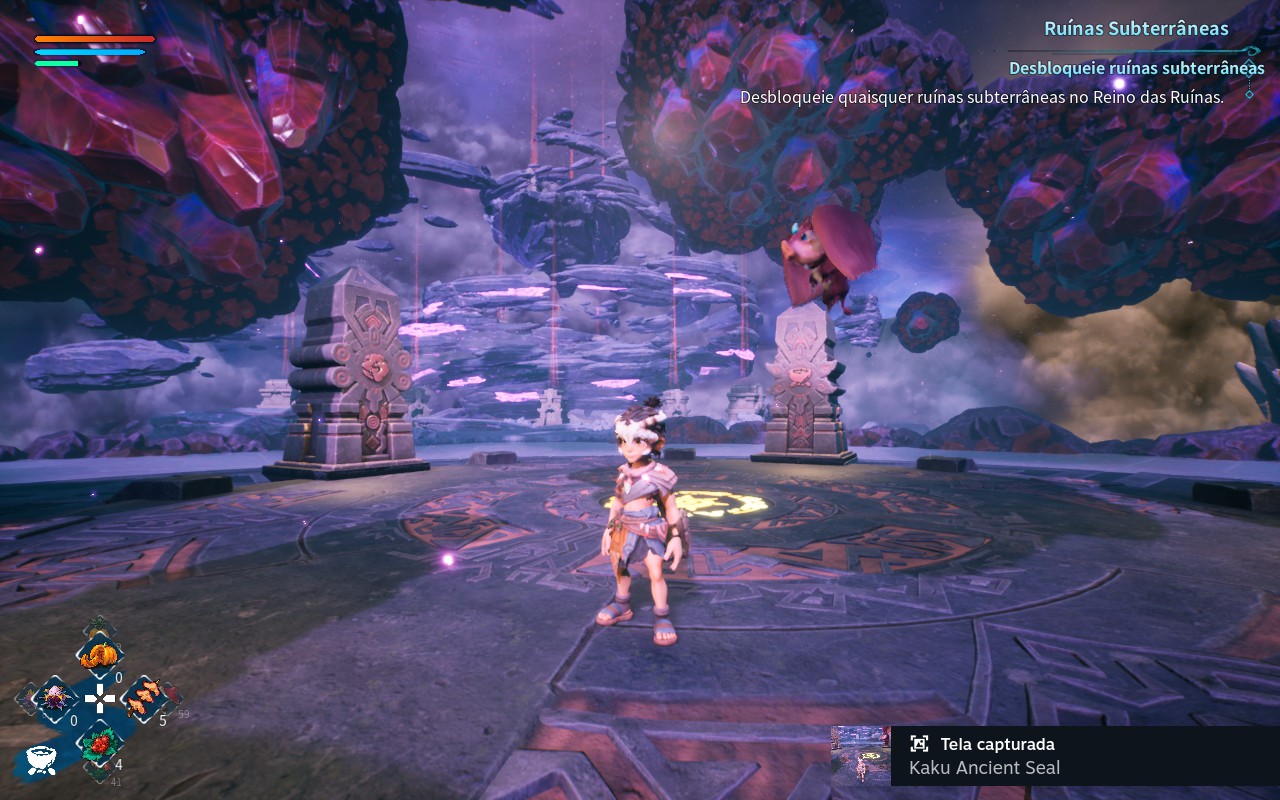1280x800 pixels.
Task: Choose the purple spiky creature slot
Action: [x=56, y=697]
